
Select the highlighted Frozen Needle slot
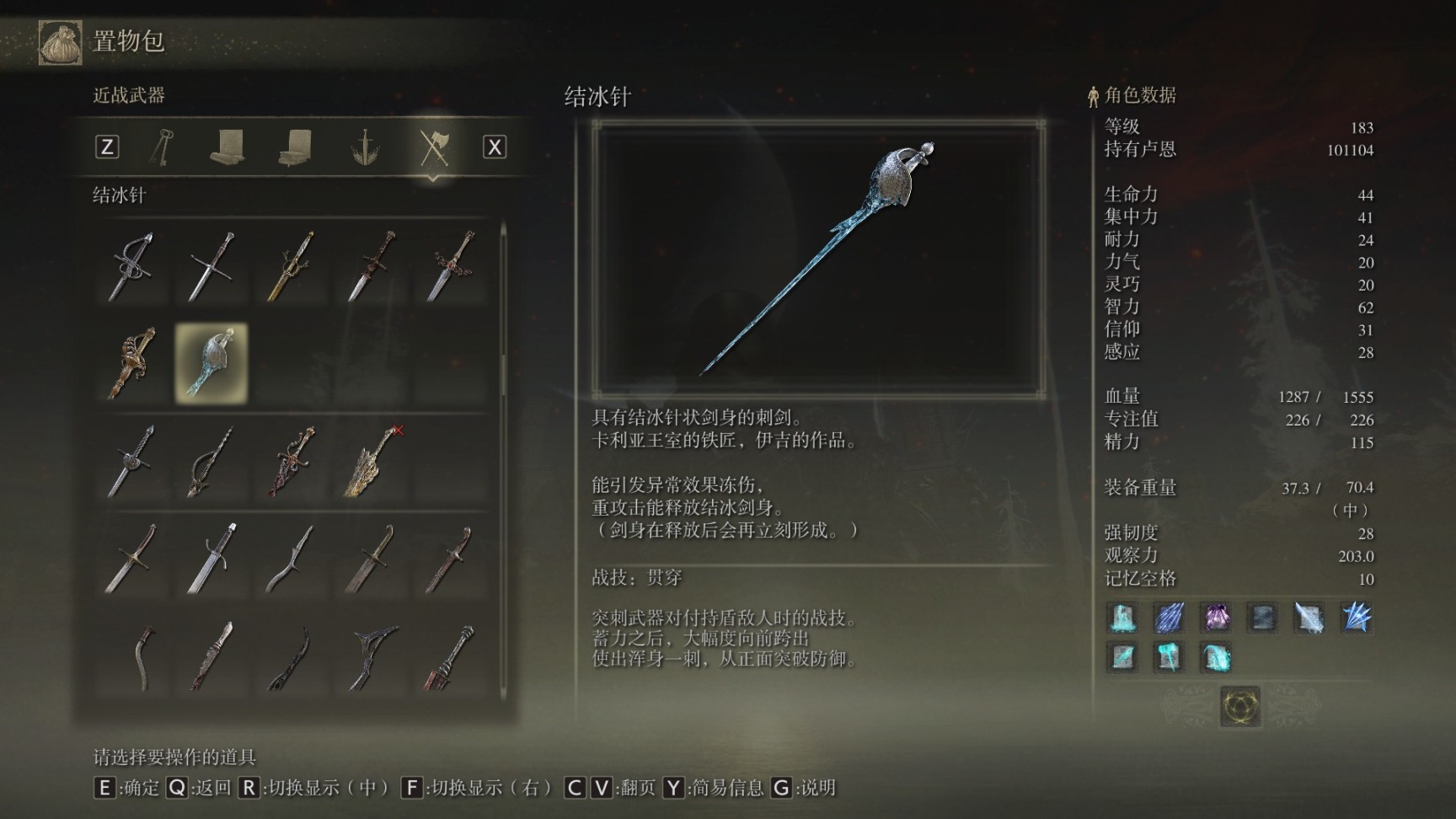[211, 363]
